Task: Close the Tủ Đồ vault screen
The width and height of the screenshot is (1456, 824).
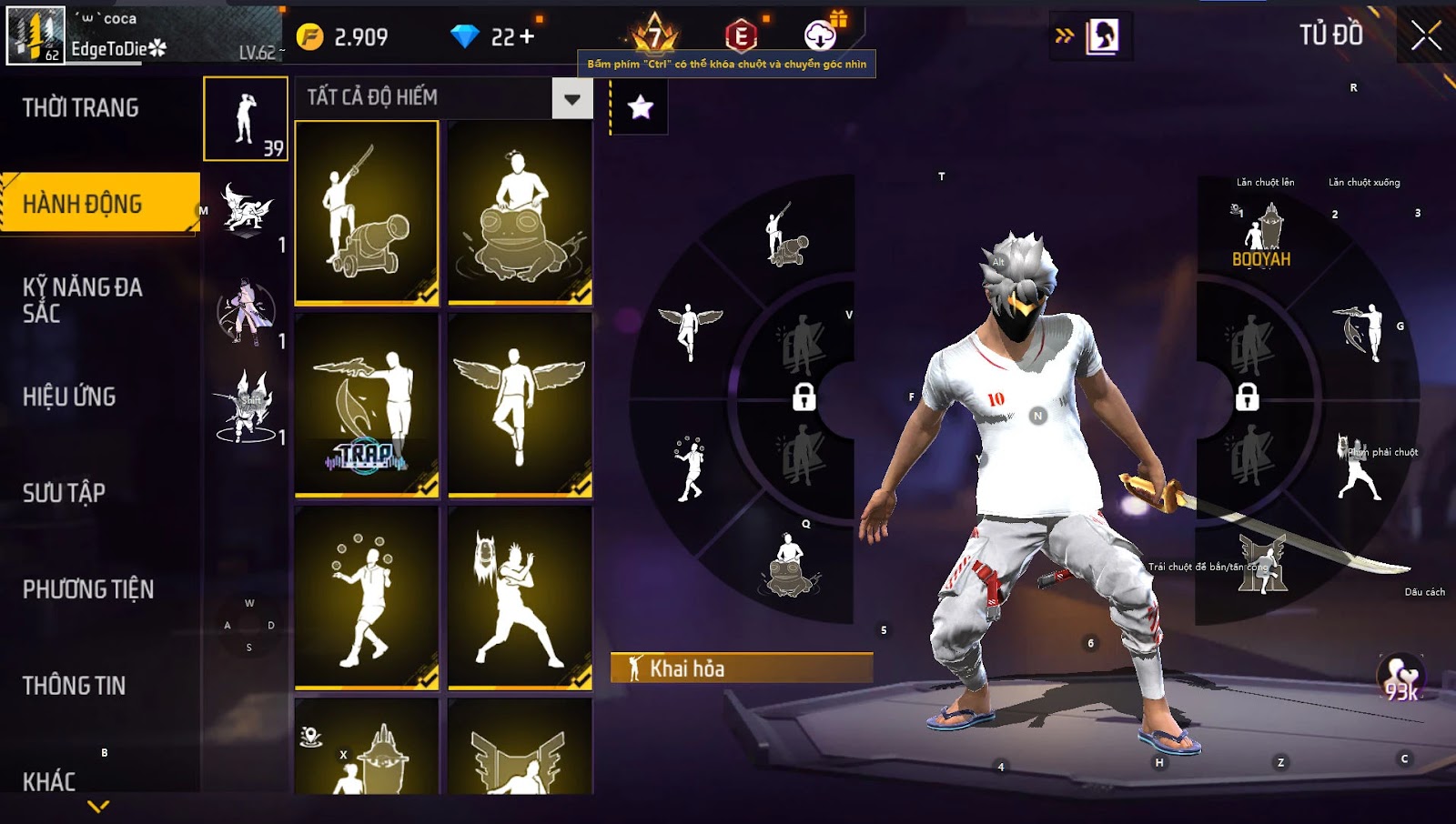Action: coord(1425,36)
